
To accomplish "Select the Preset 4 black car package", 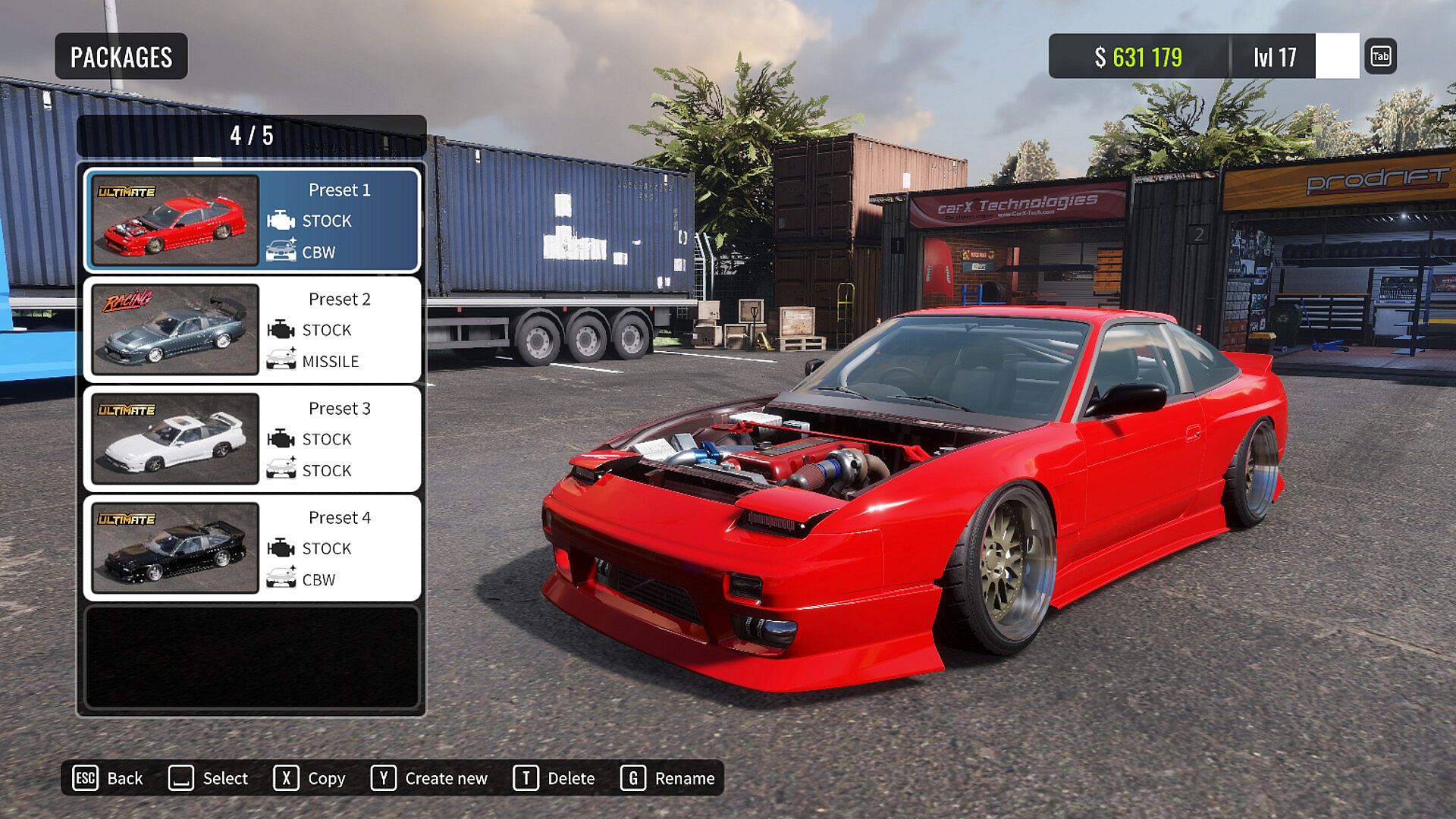I will 252,548.
